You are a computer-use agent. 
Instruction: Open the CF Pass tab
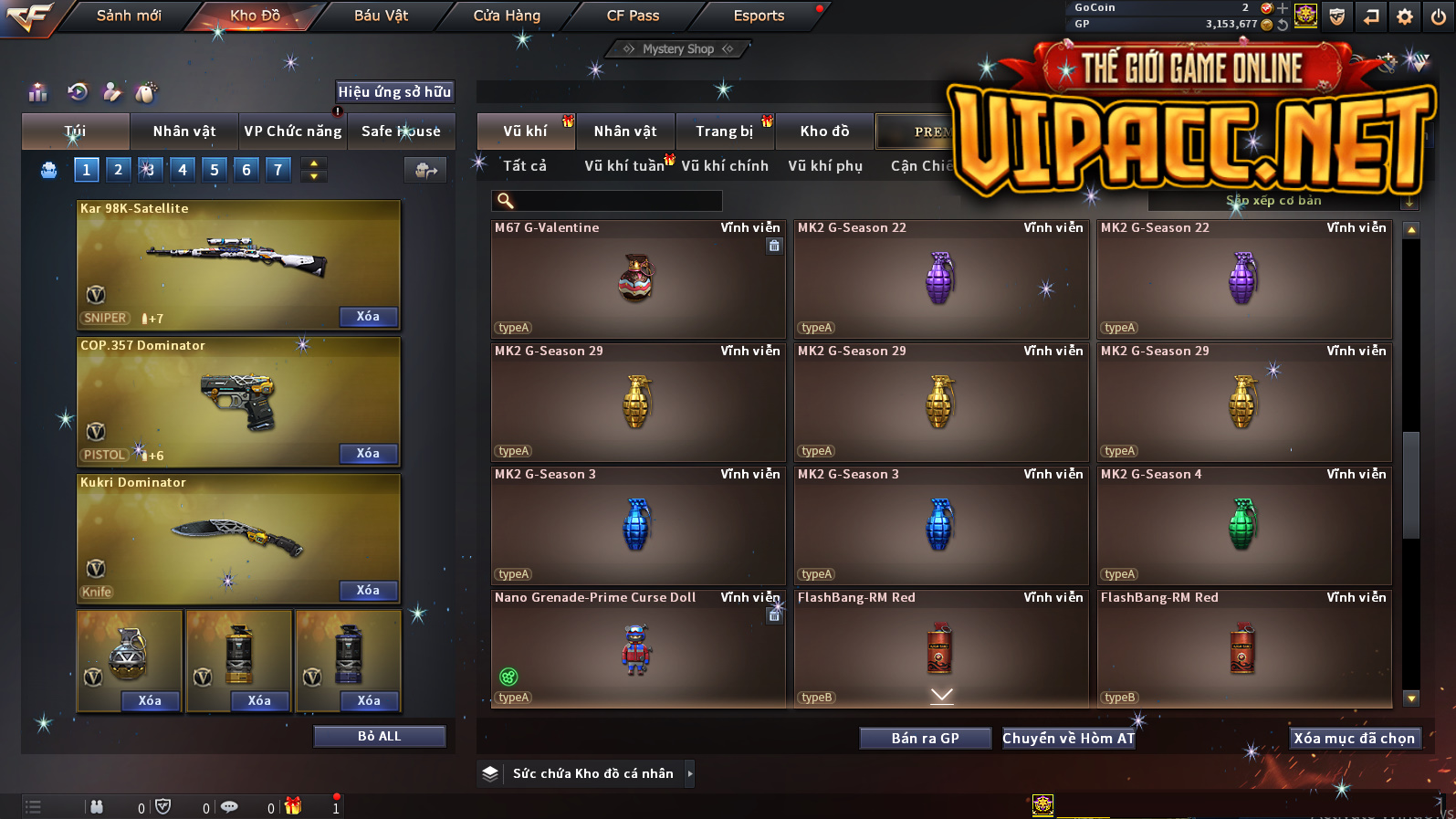(633, 16)
